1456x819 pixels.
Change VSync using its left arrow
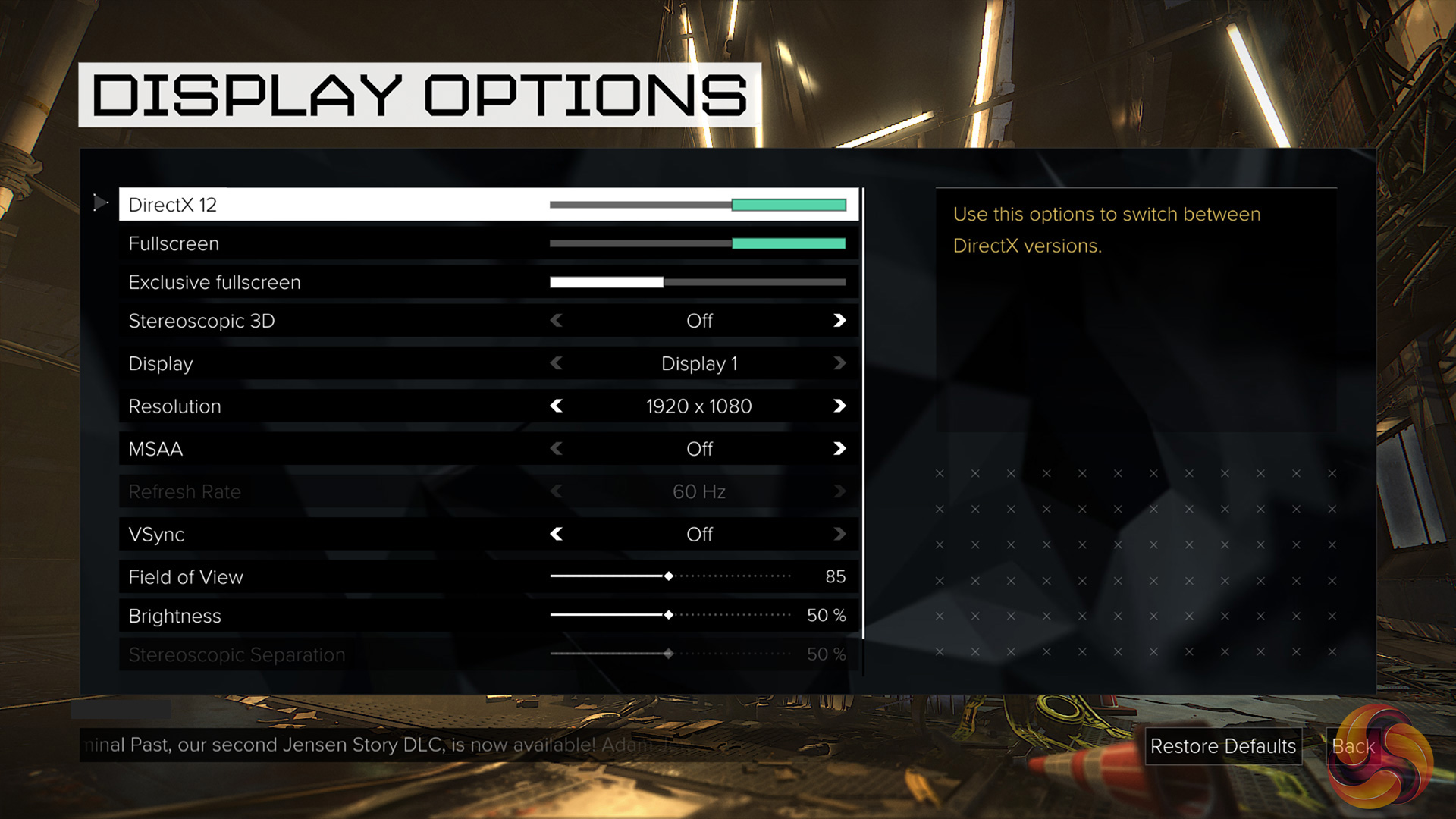557,535
